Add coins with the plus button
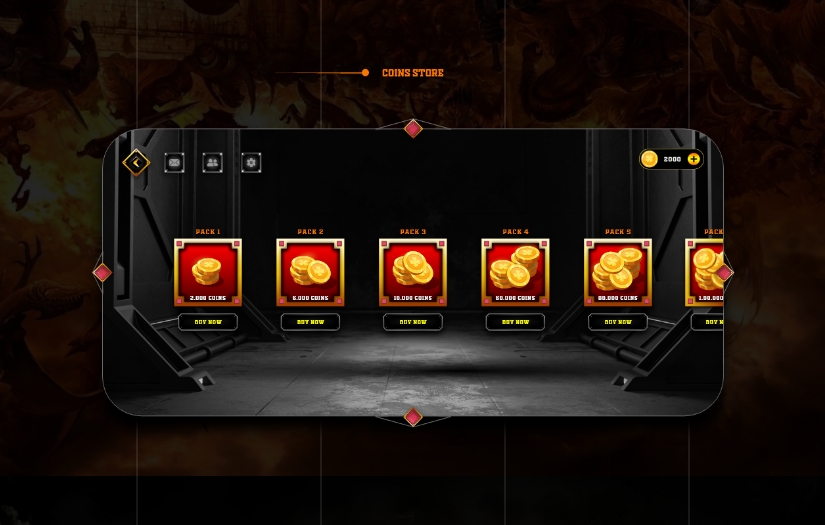825x525 pixels. coord(693,159)
